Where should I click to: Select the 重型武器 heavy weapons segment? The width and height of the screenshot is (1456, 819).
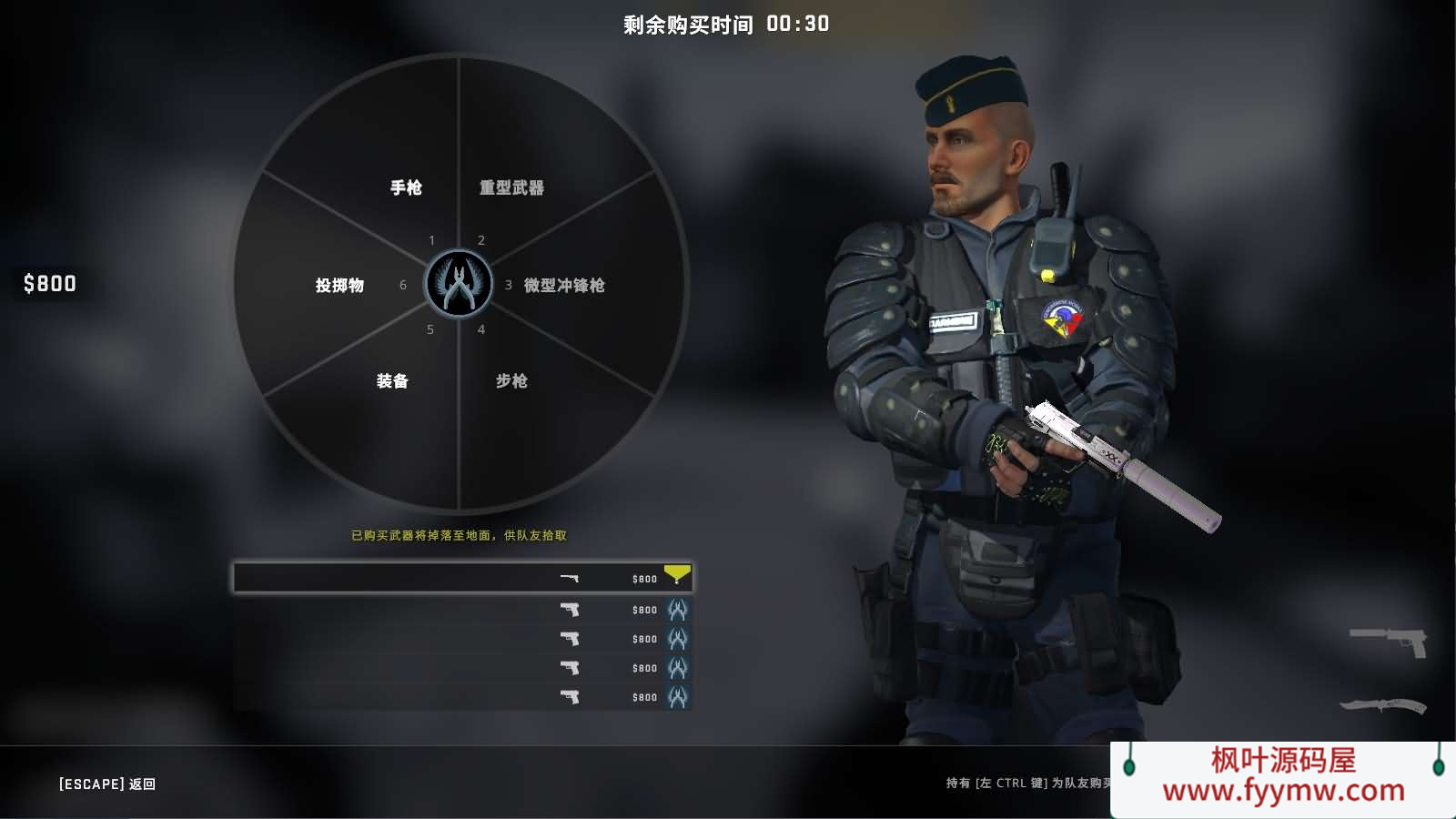tap(511, 187)
